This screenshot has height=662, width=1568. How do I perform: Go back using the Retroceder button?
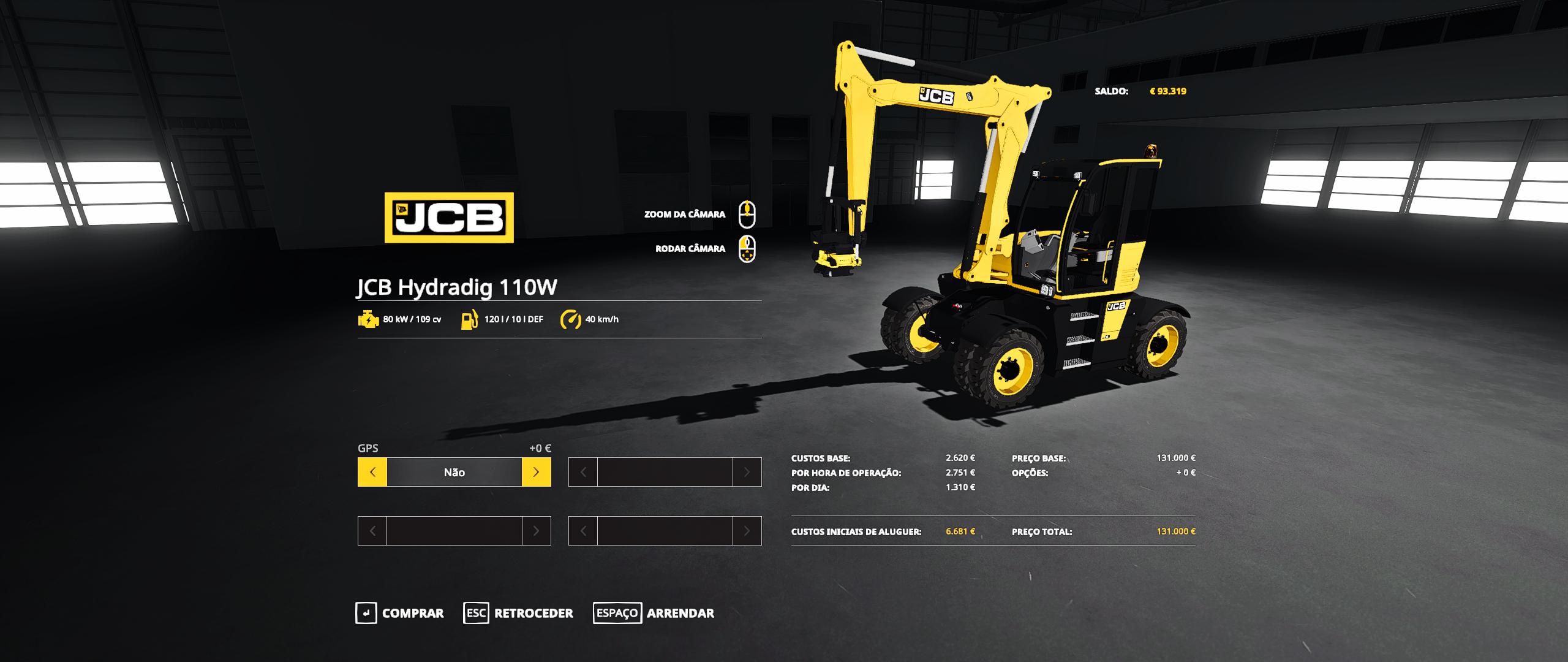pos(518,613)
